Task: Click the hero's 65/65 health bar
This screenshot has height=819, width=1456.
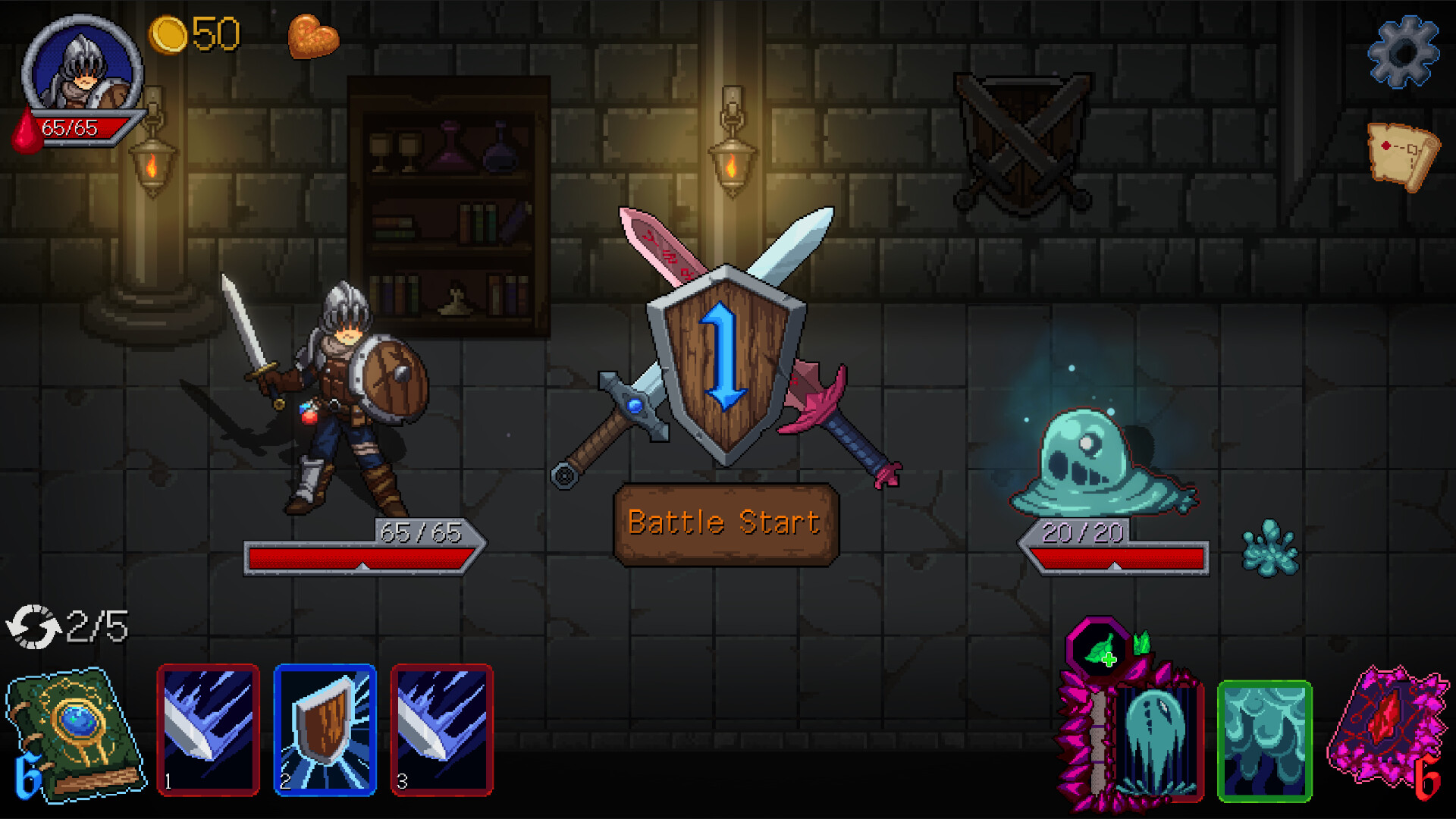Action: pos(364,557)
